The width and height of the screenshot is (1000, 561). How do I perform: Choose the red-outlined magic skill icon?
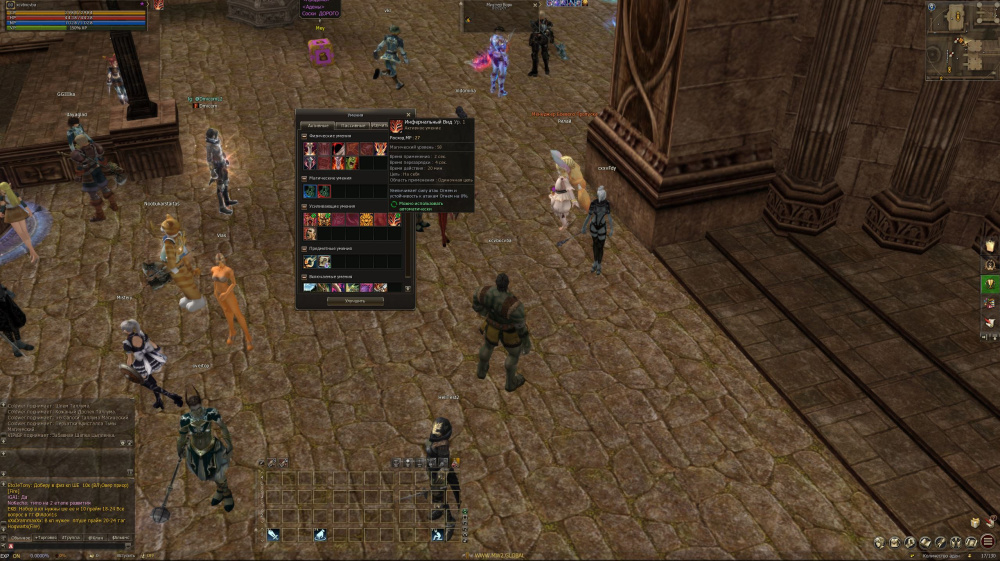[324, 191]
